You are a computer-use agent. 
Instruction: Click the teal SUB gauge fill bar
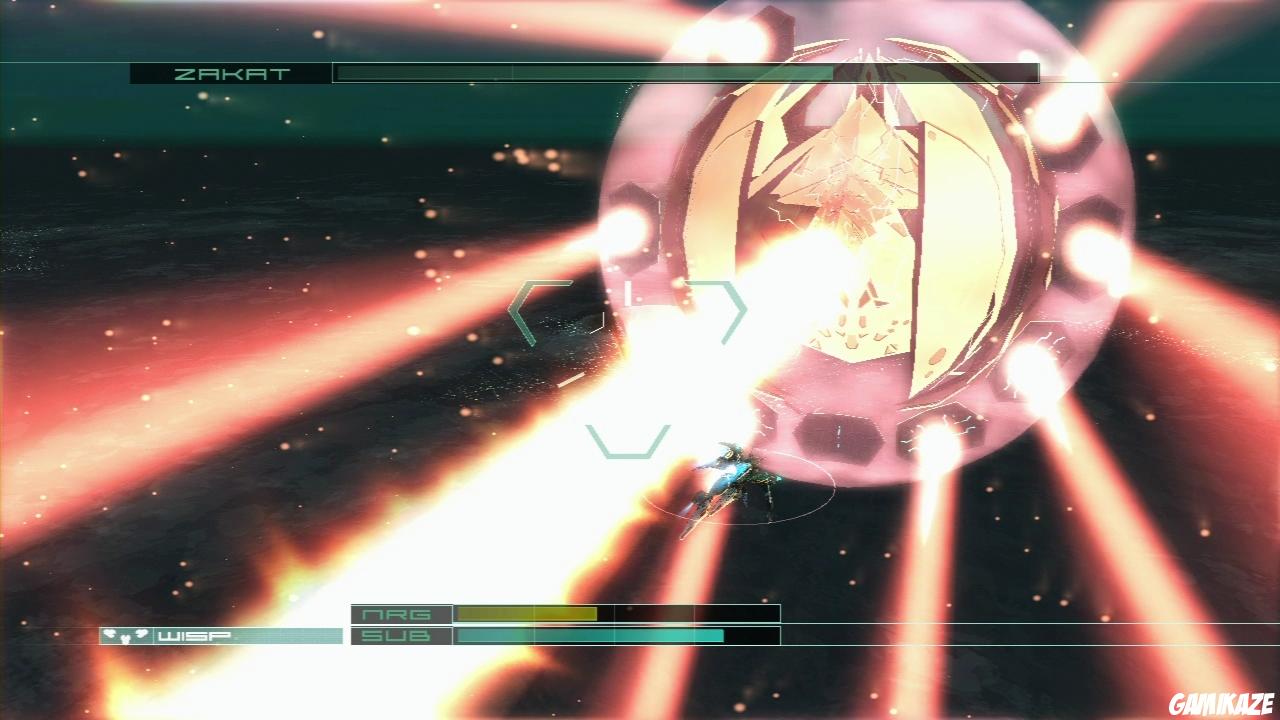590,634
